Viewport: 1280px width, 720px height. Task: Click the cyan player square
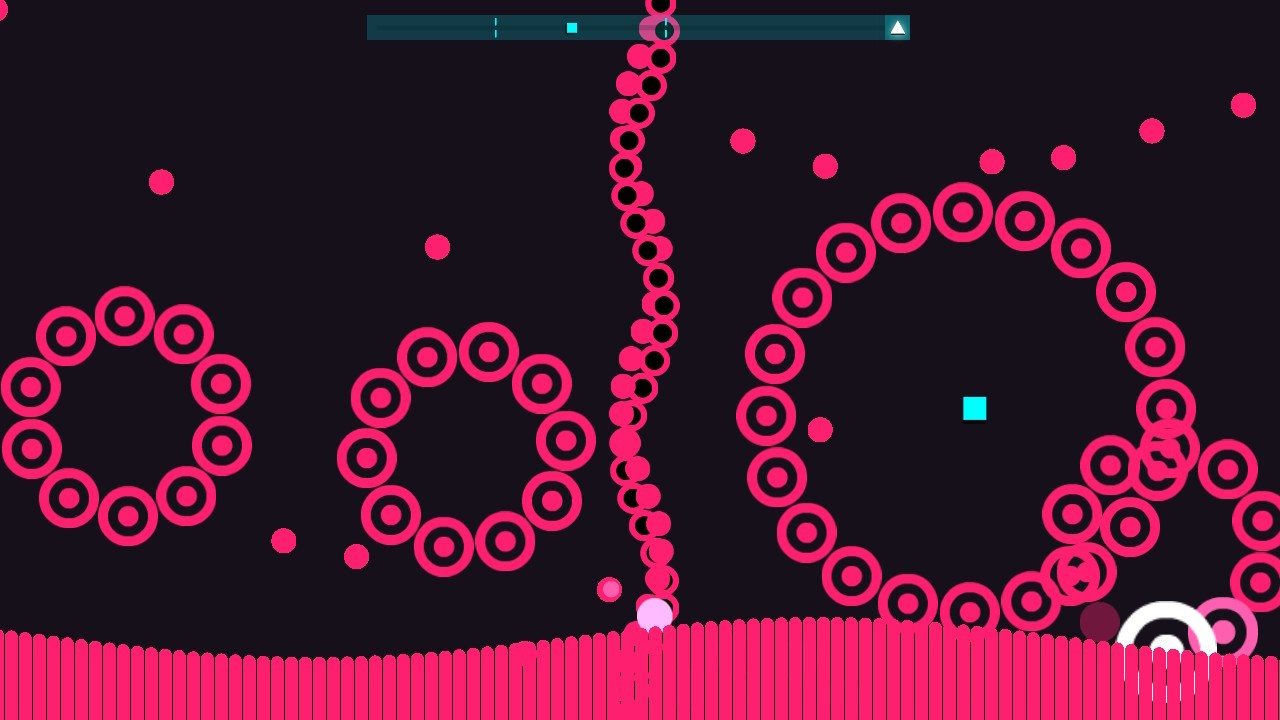click(x=972, y=408)
